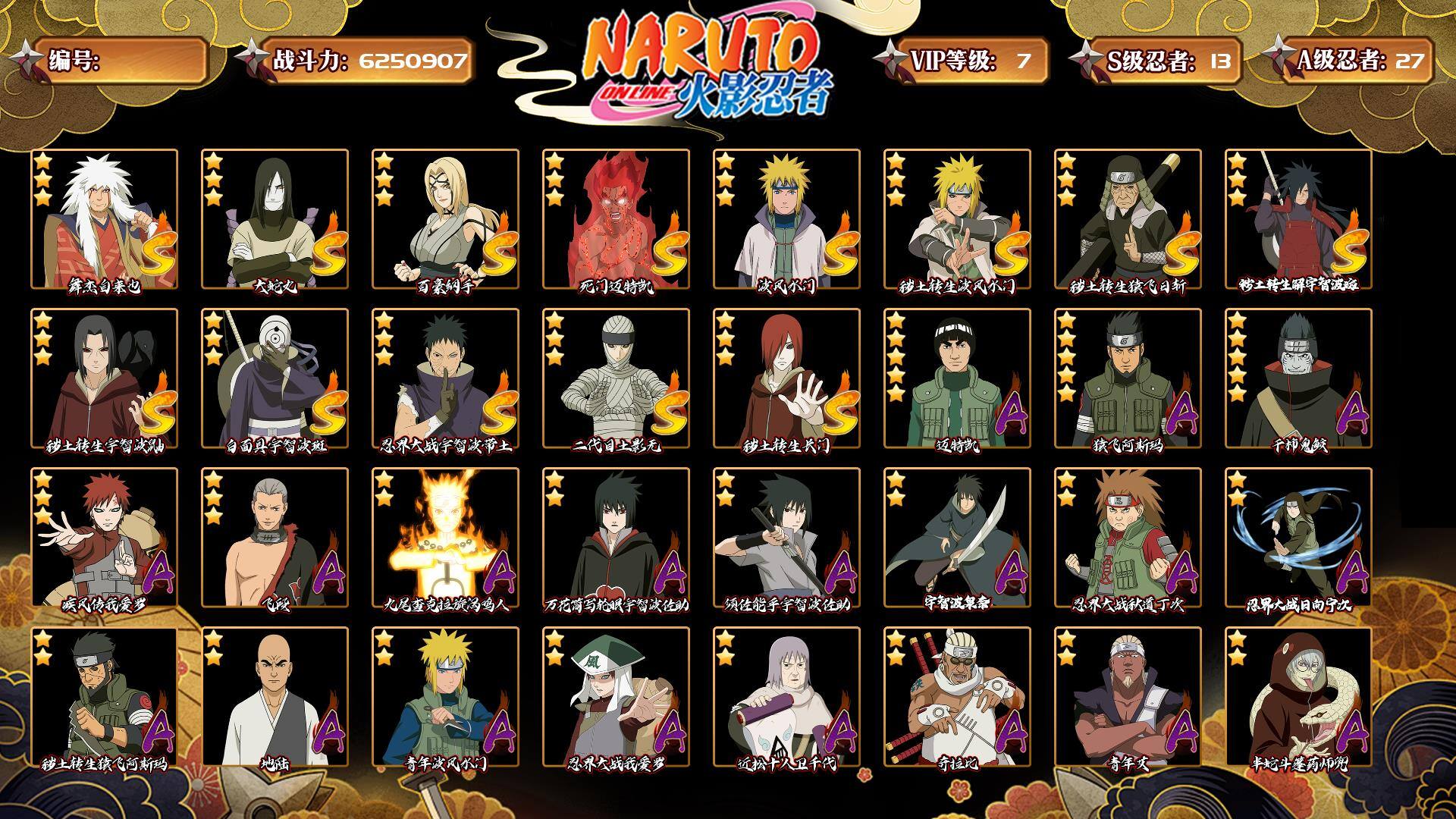Screen dimensions: 1456x819
Task: Open the Hidan ninja card
Action: [x=275, y=538]
